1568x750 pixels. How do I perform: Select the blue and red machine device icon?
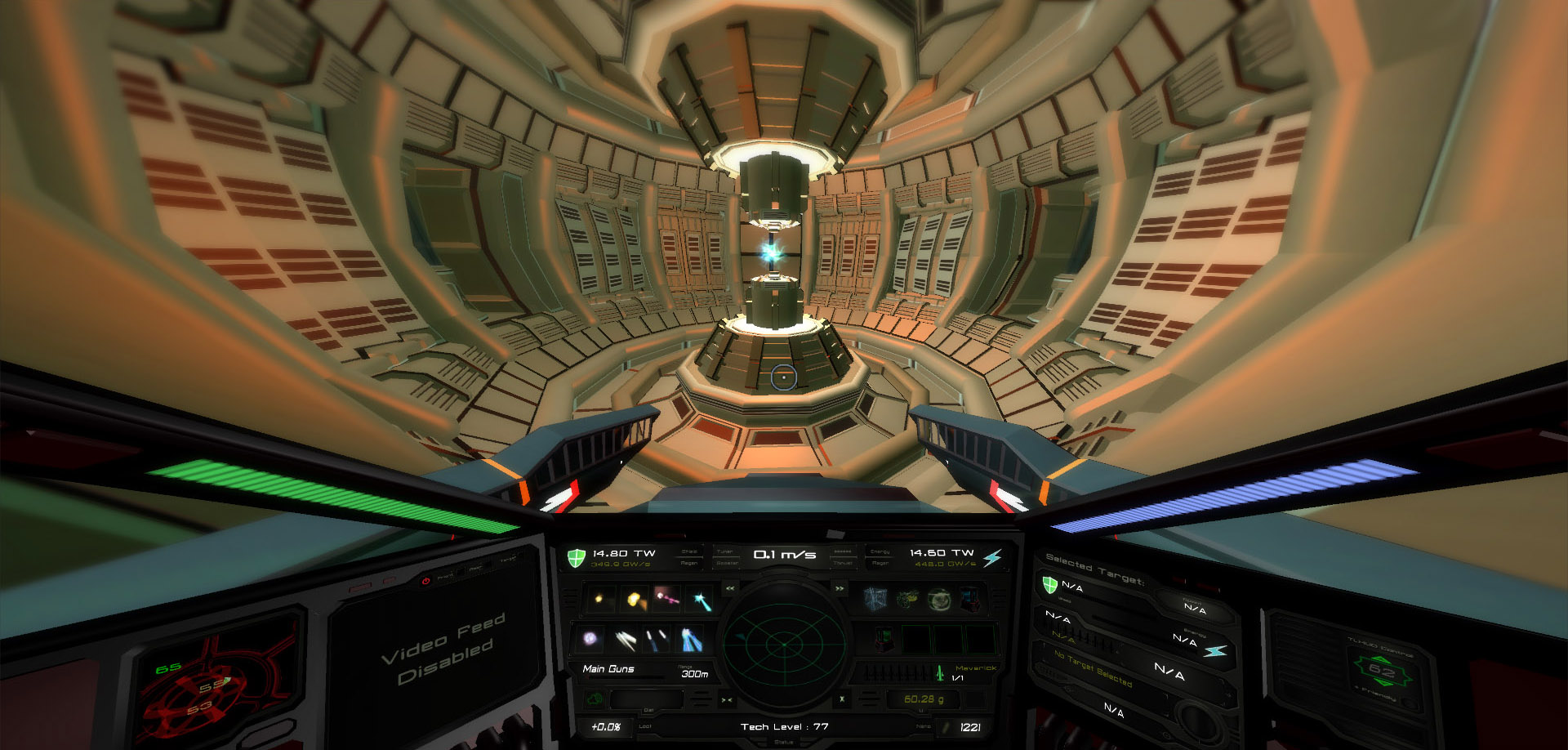click(x=970, y=600)
